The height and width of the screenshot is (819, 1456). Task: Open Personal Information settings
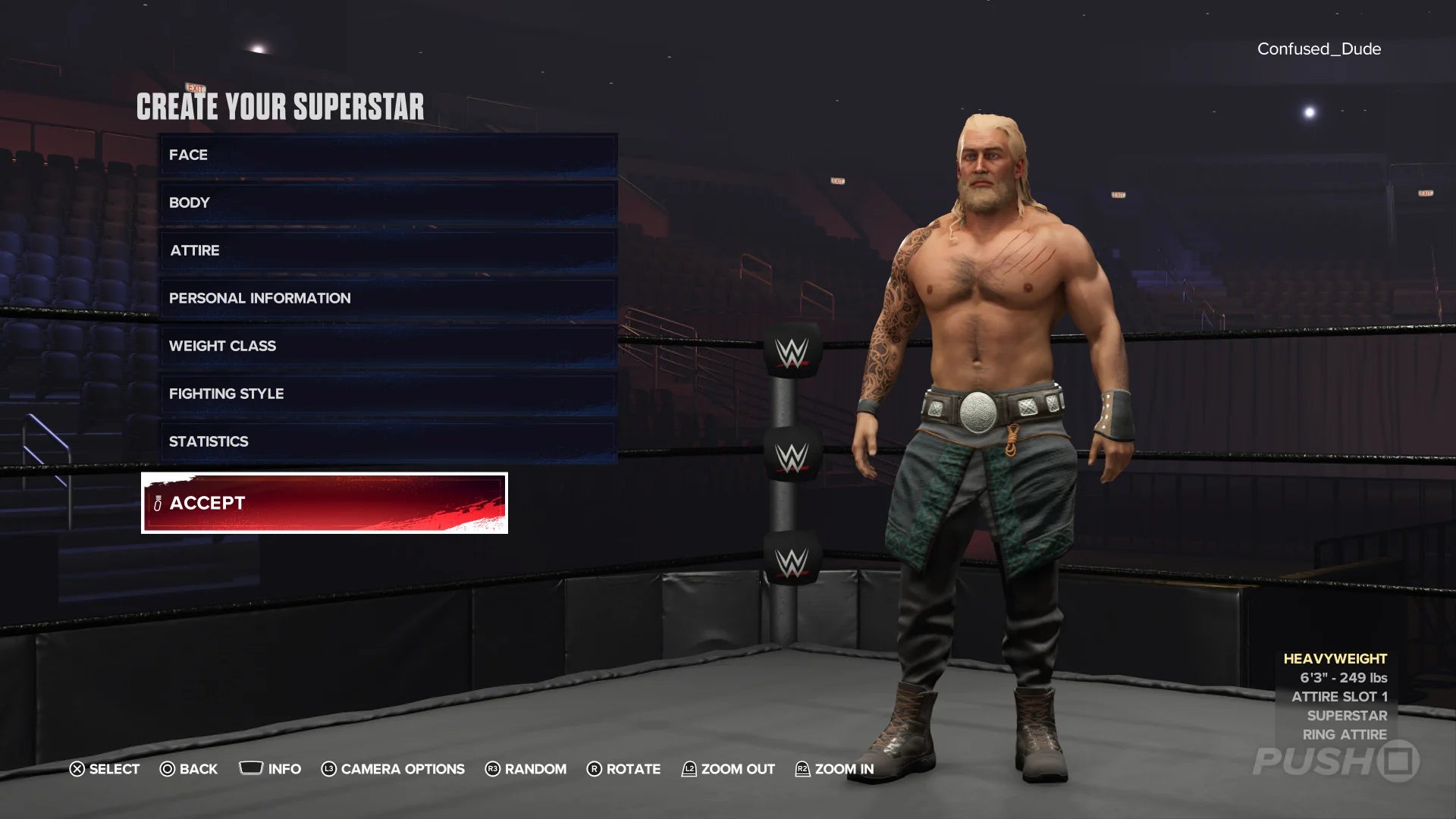tap(388, 299)
